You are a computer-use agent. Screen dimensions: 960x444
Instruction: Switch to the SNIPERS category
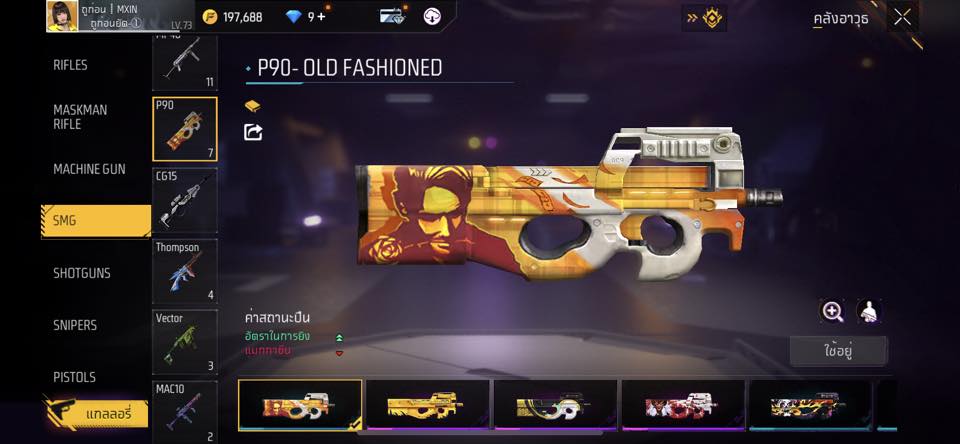click(x=75, y=325)
